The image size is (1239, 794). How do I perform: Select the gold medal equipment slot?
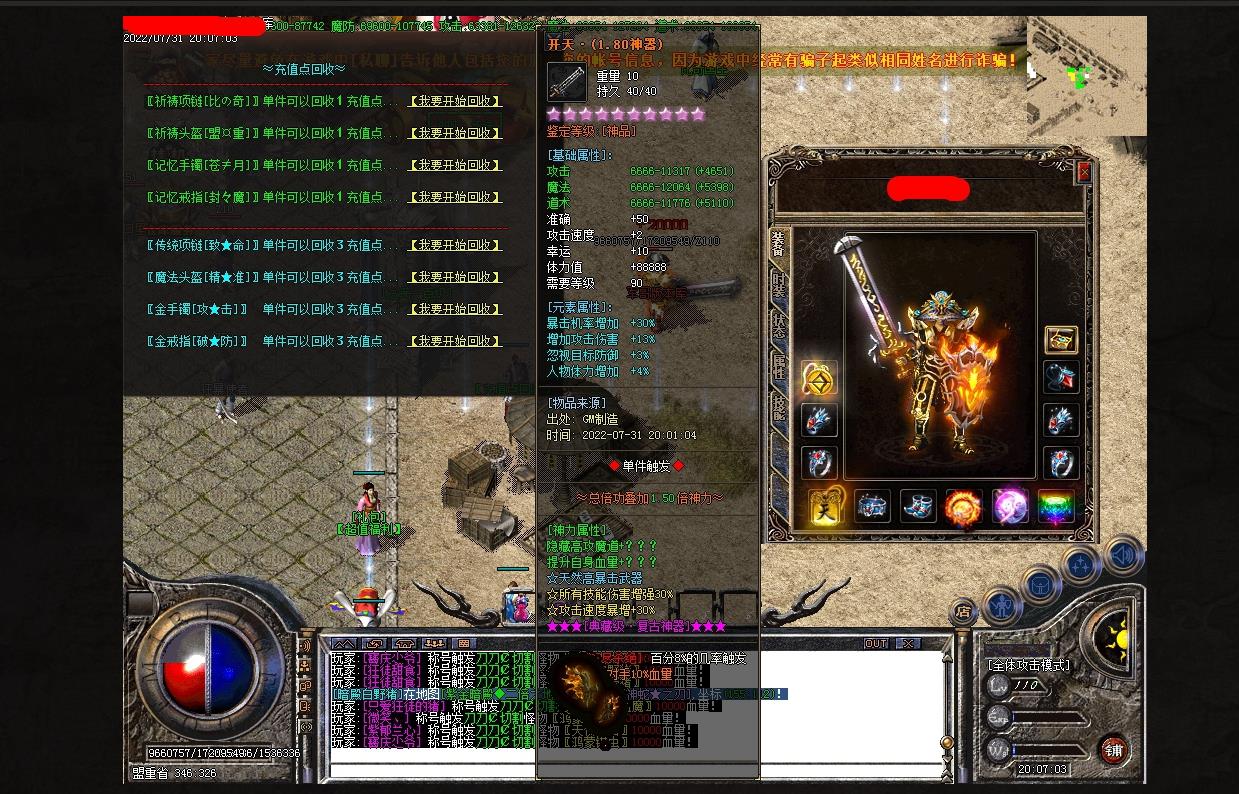(819, 380)
